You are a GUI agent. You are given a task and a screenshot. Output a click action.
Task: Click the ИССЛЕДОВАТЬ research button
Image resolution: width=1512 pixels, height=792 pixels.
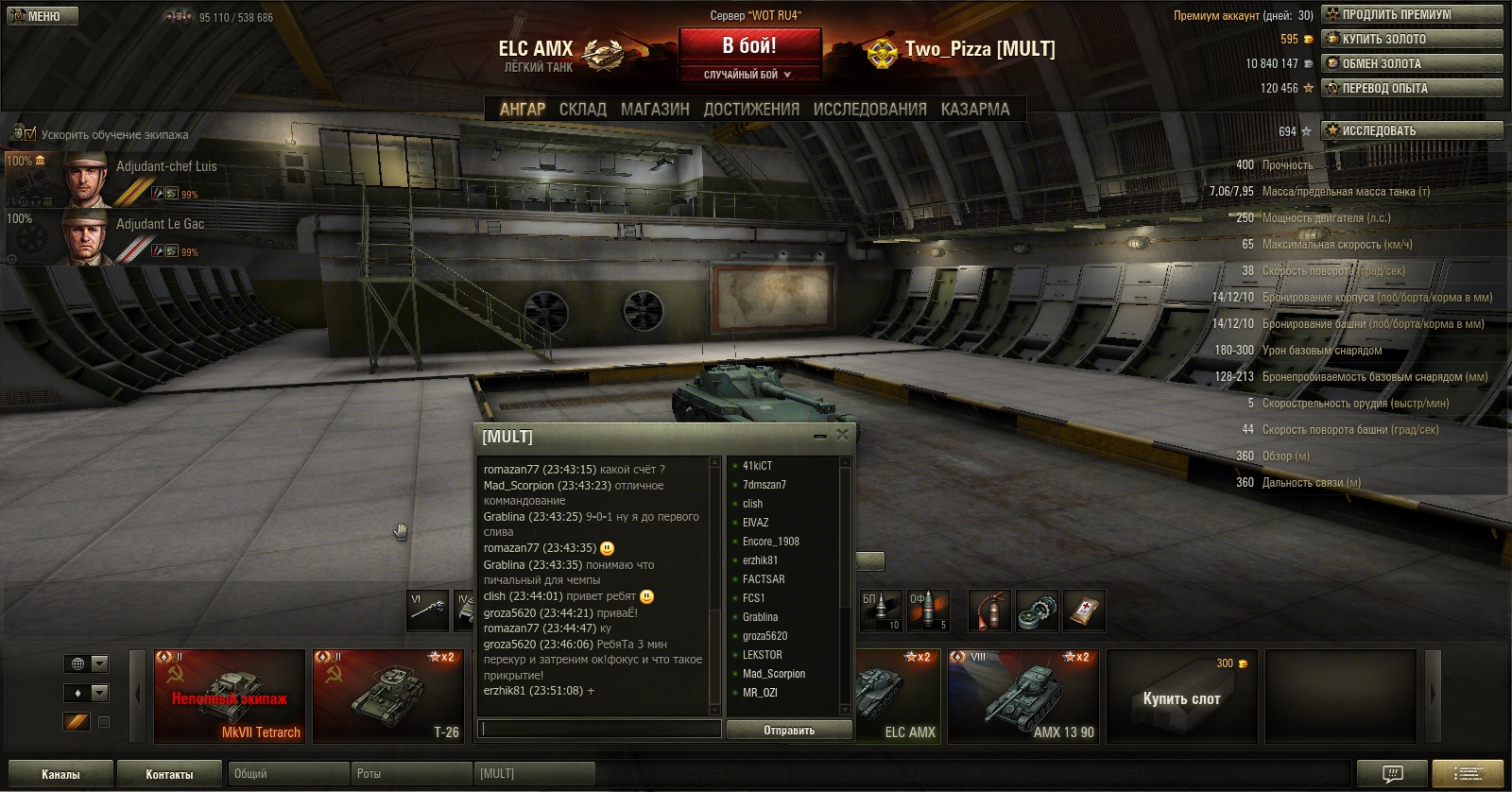1412,130
